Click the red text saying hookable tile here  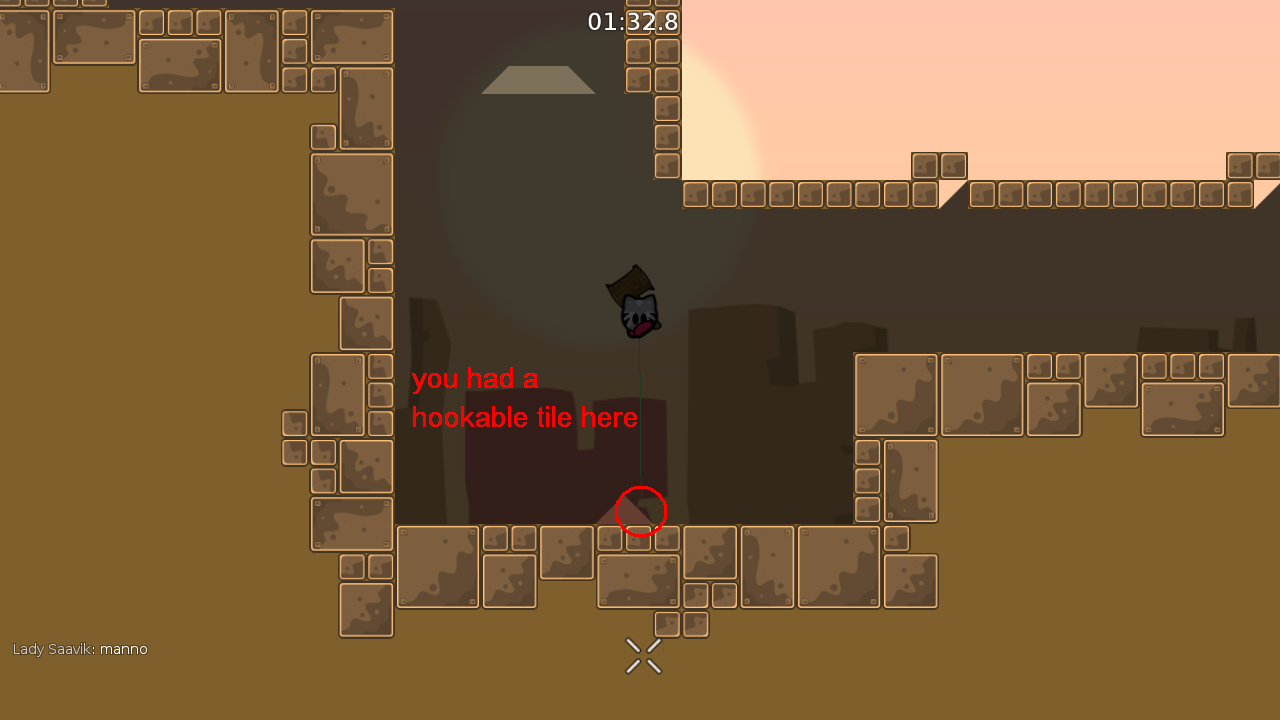coord(525,417)
